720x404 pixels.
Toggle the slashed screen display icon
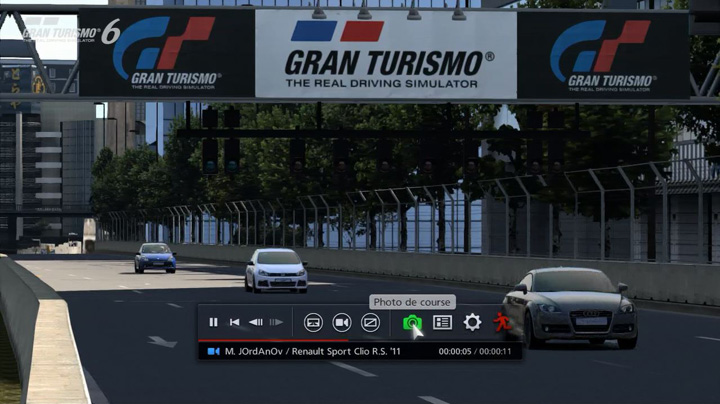(370, 322)
